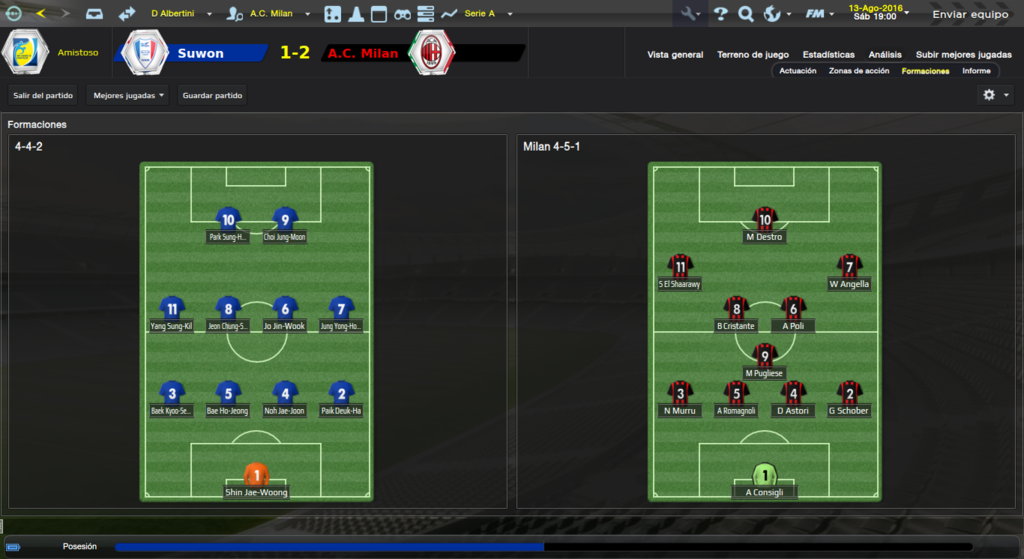Choose Subir mejores jugadas
Image resolution: width=1024 pixels, height=559 pixels.
(x=963, y=55)
